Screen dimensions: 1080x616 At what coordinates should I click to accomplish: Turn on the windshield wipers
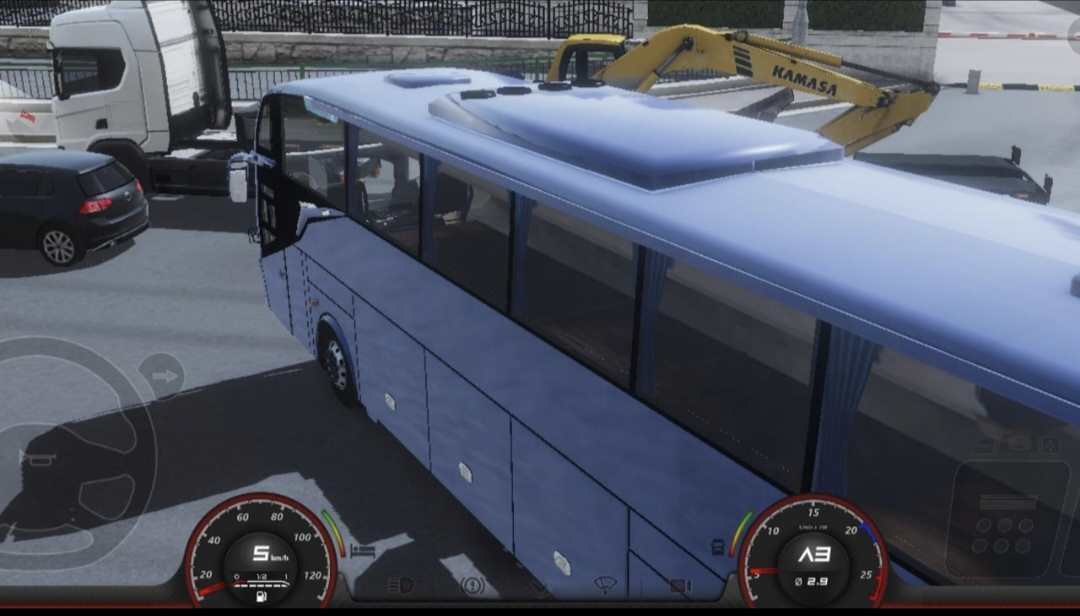click(x=605, y=584)
